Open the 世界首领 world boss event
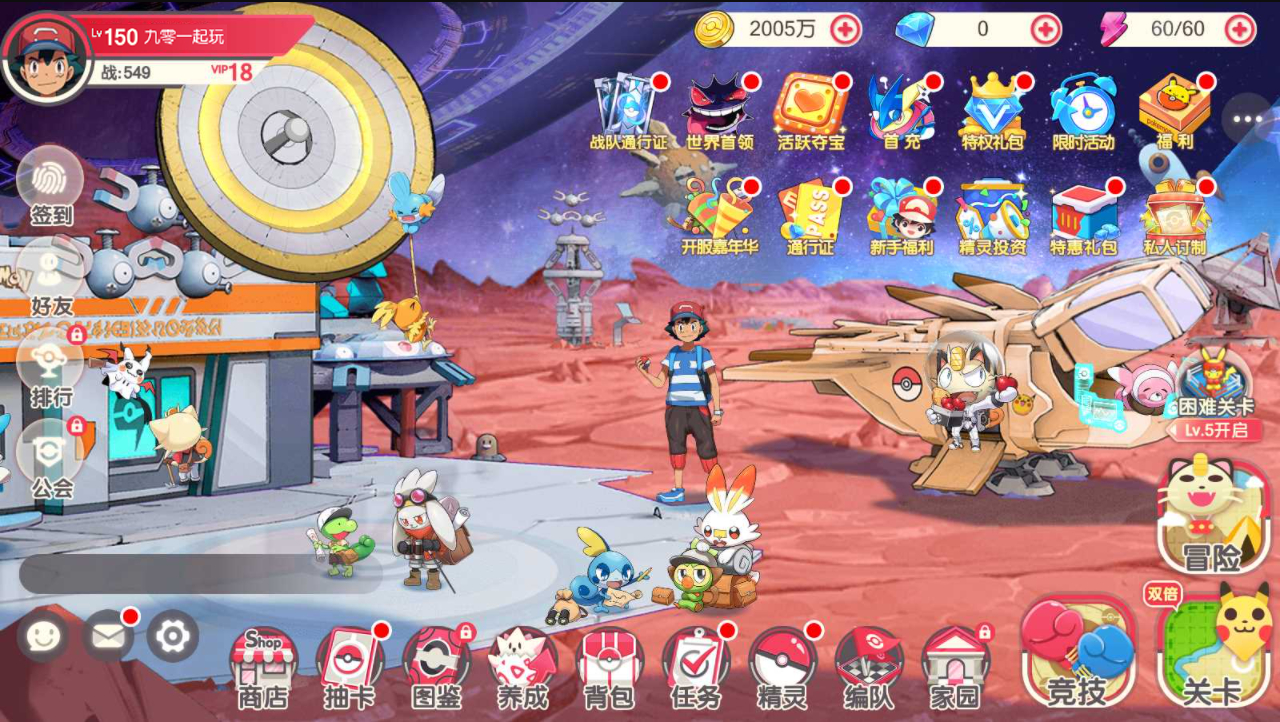 coord(719,110)
